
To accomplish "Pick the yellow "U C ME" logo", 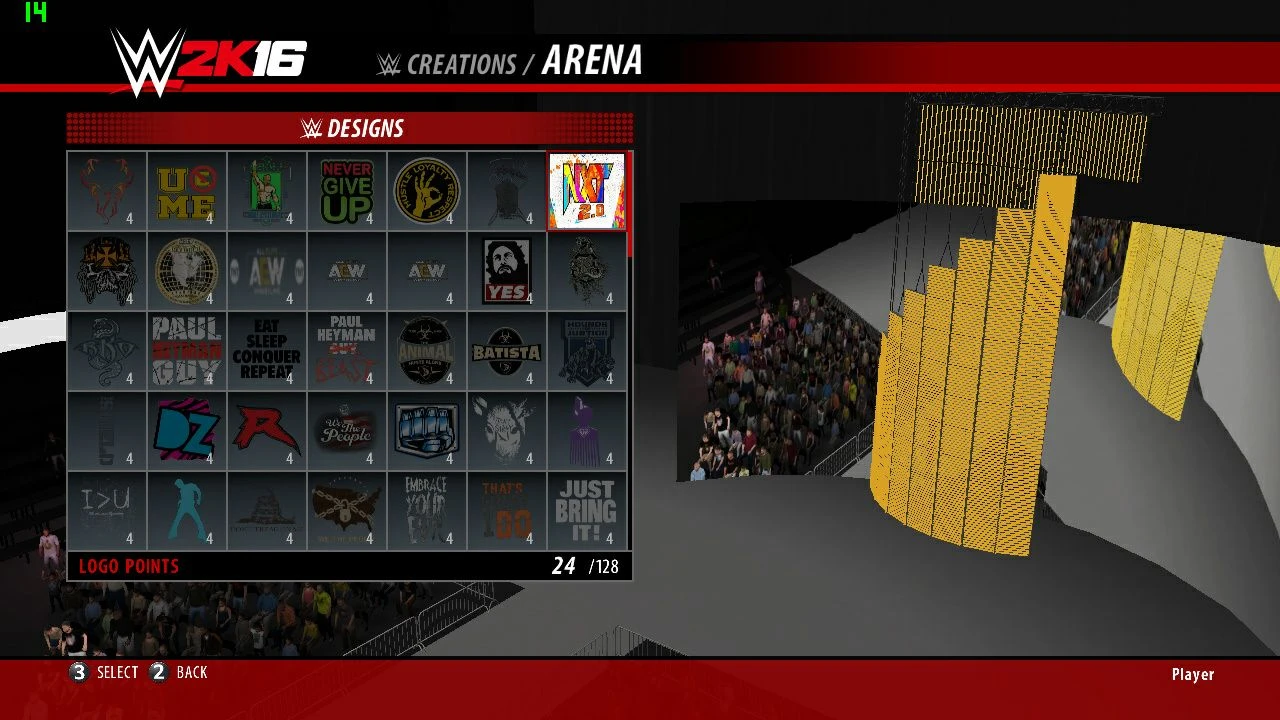I will pos(187,191).
